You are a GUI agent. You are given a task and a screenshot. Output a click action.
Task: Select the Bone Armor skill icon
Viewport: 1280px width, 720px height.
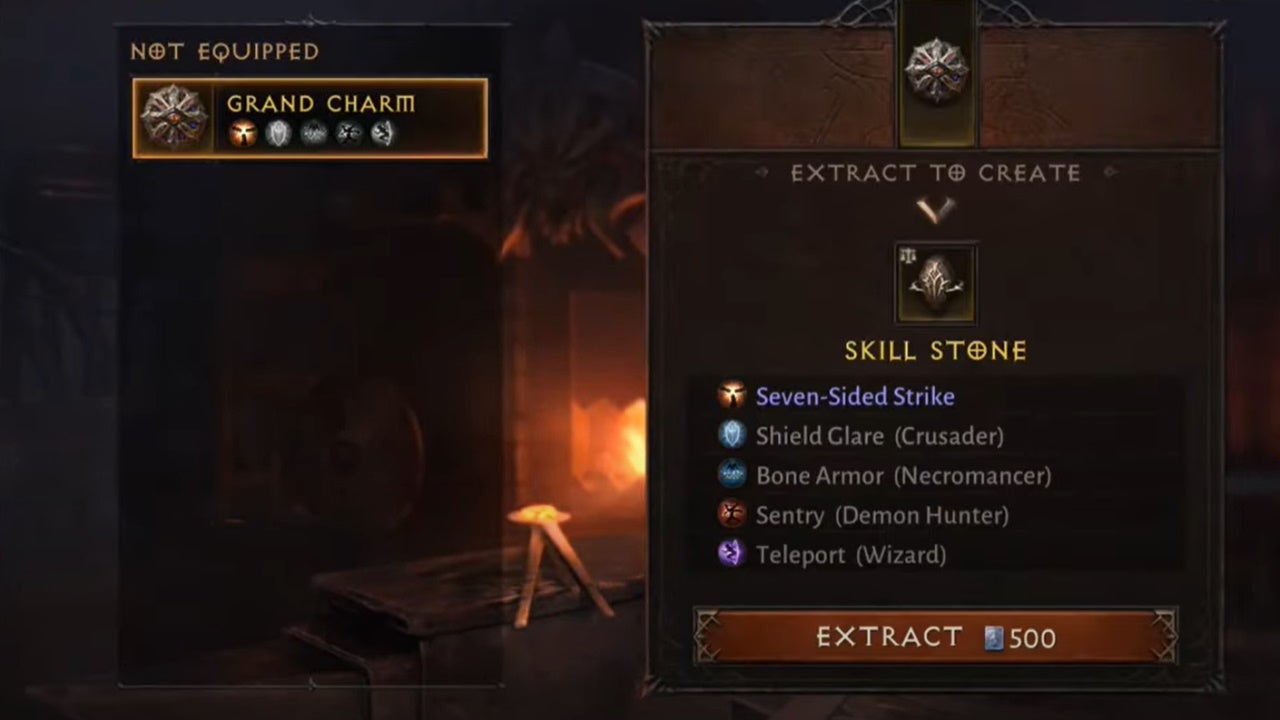pyautogui.click(x=731, y=476)
